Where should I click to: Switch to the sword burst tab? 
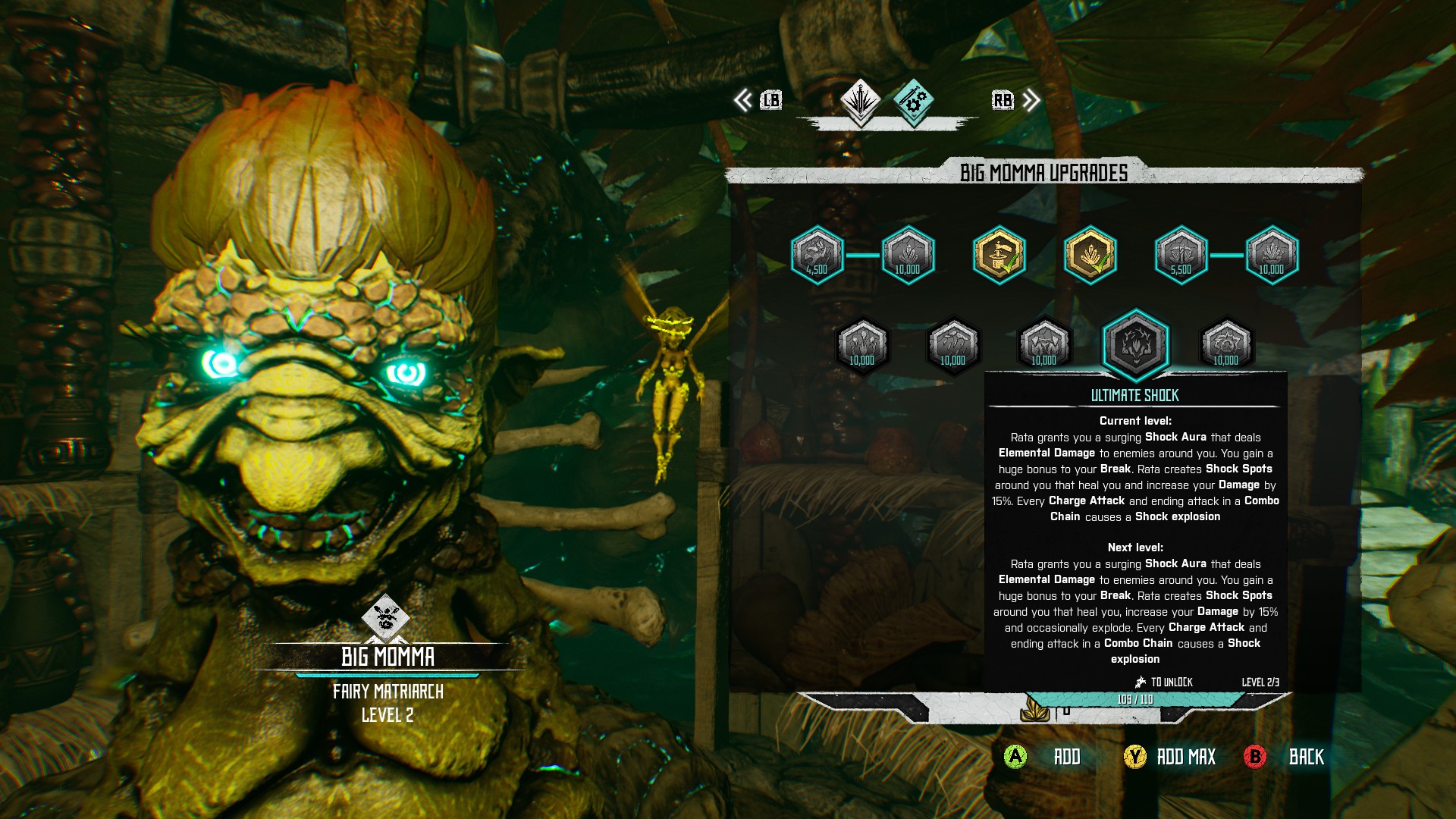pyautogui.click(x=860, y=101)
